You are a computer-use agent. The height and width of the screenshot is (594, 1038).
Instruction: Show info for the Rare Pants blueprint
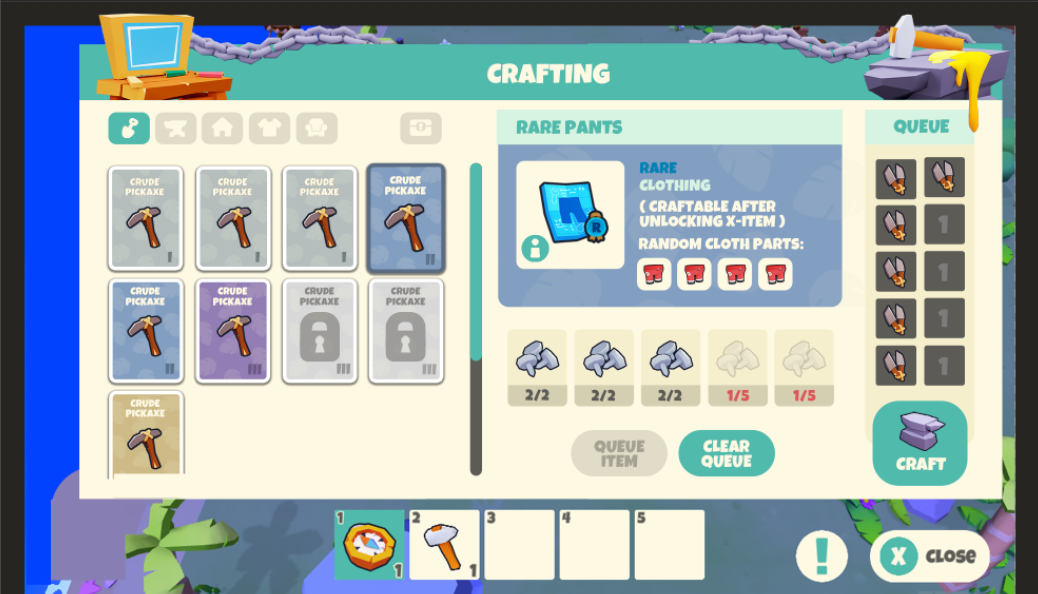point(535,249)
